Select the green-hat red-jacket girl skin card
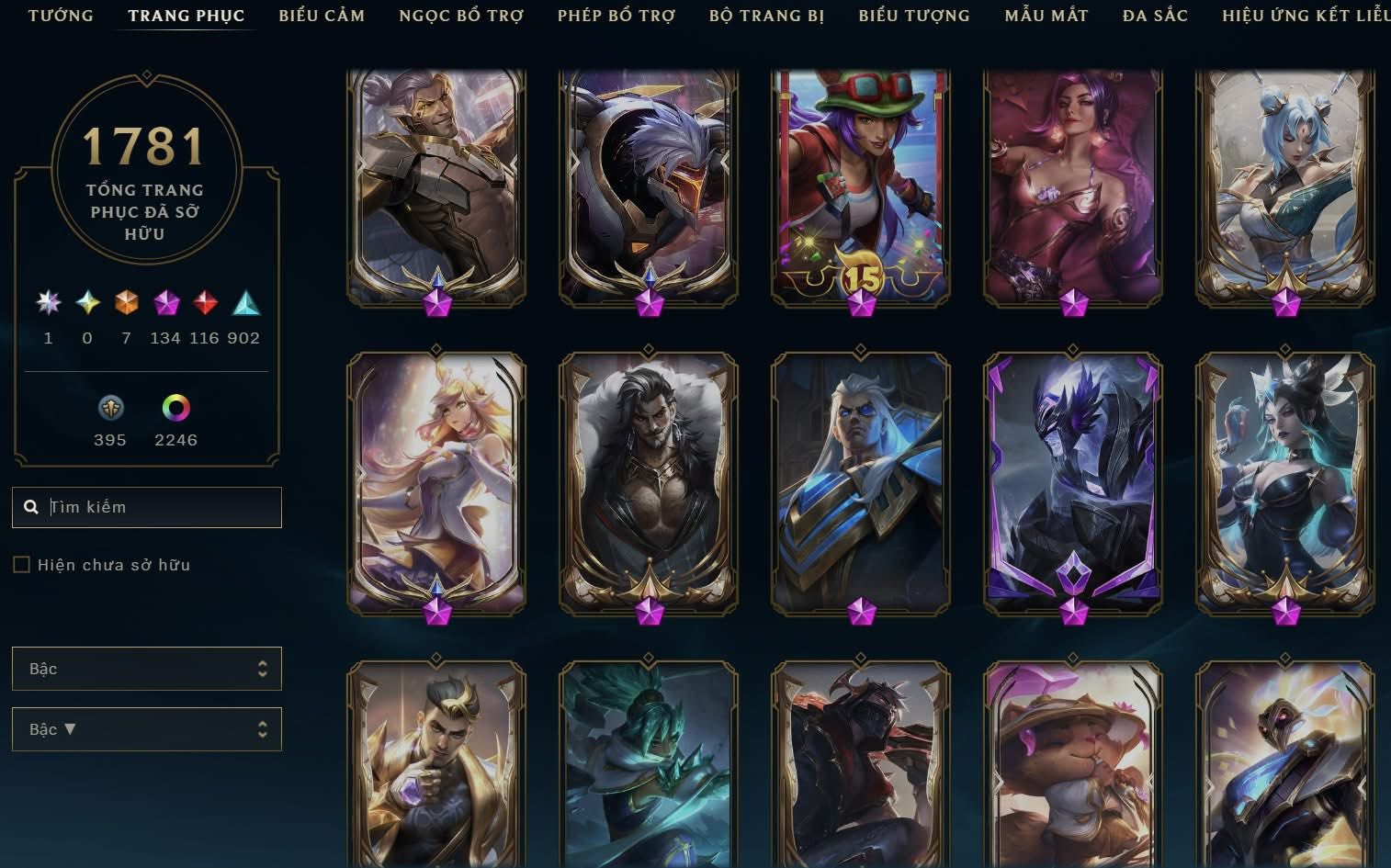 [x=861, y=184]
